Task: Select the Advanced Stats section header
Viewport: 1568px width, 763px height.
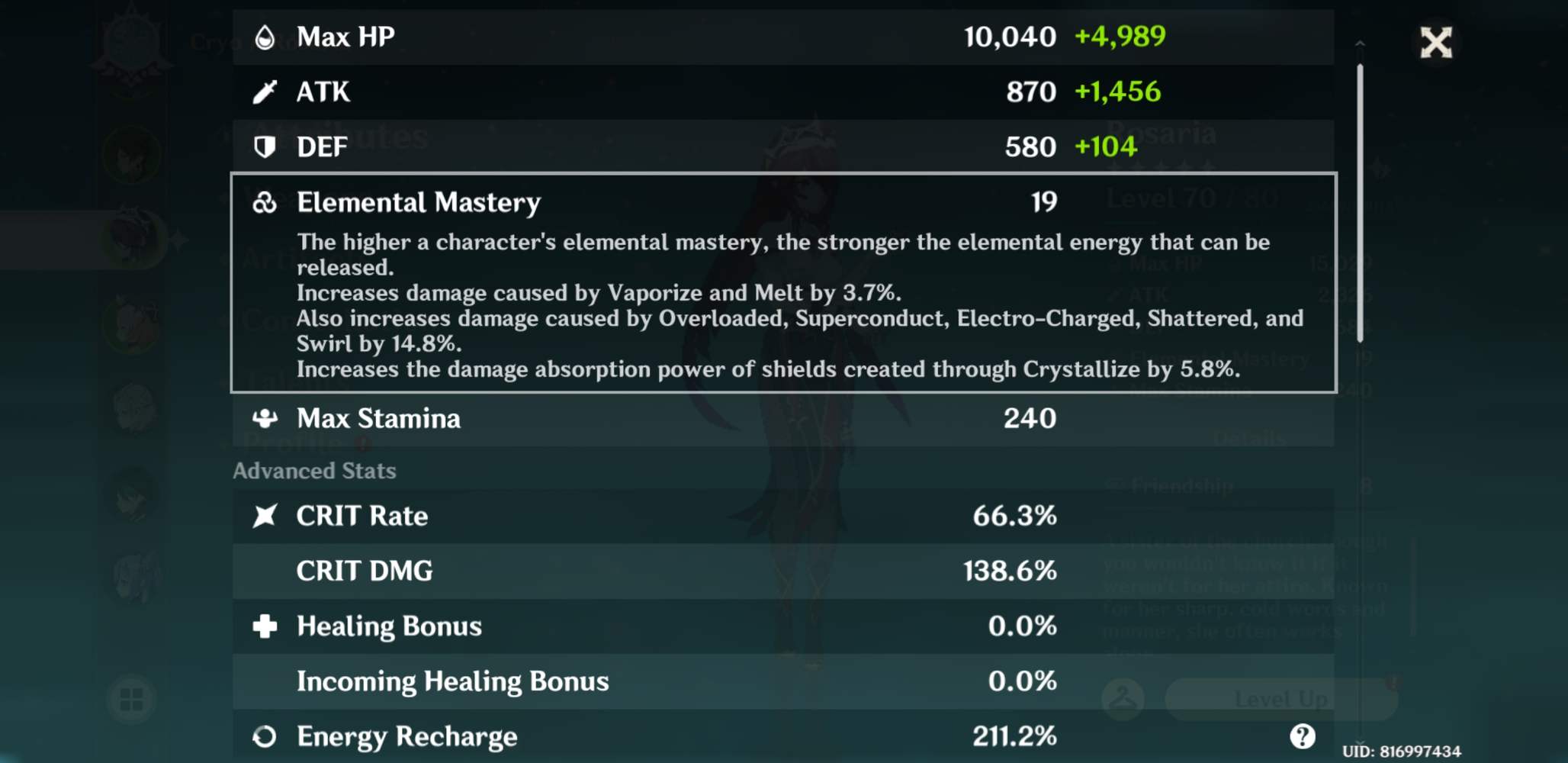Action: point(315,471)
